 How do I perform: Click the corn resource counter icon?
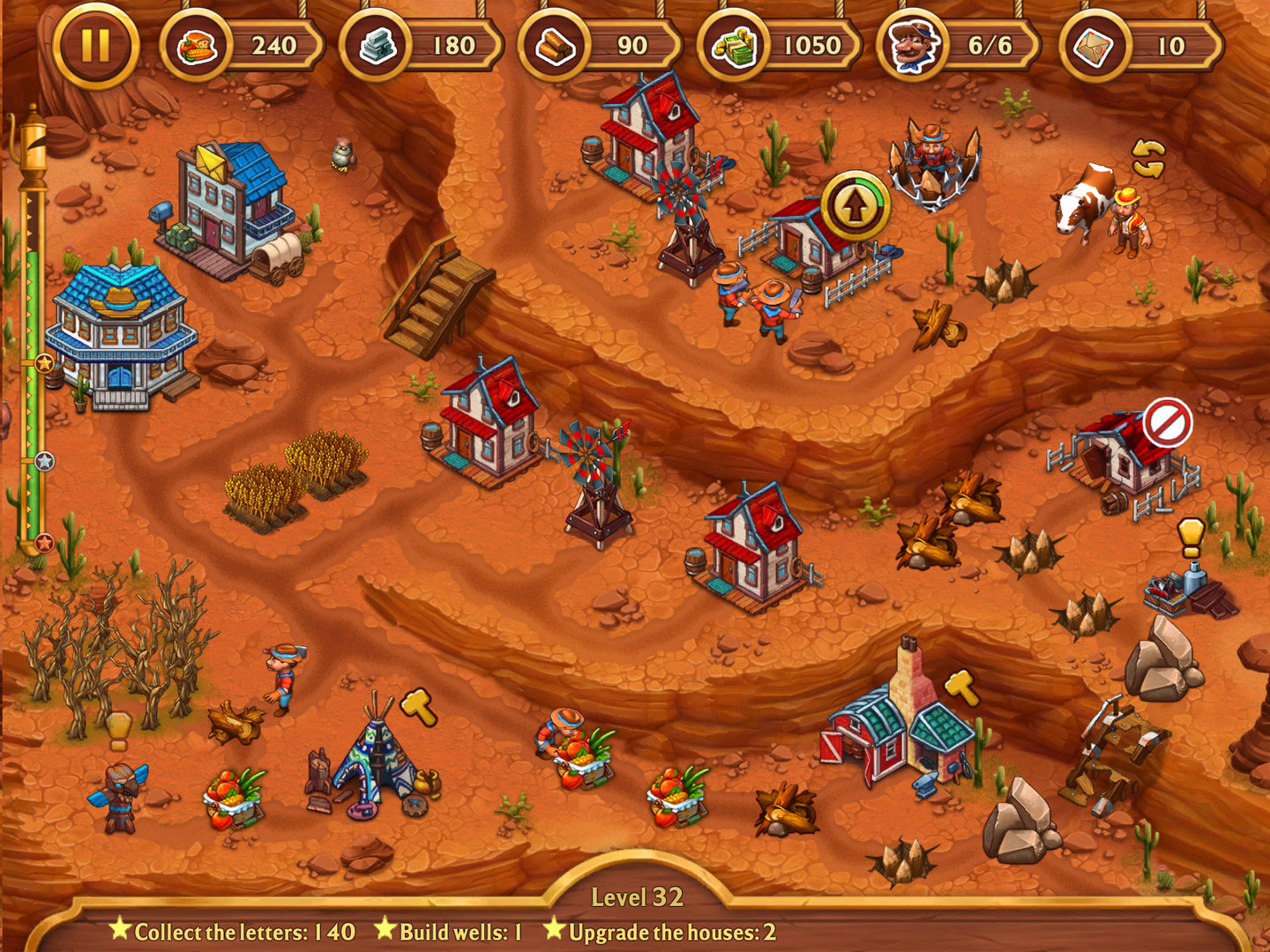pos(196,46)
